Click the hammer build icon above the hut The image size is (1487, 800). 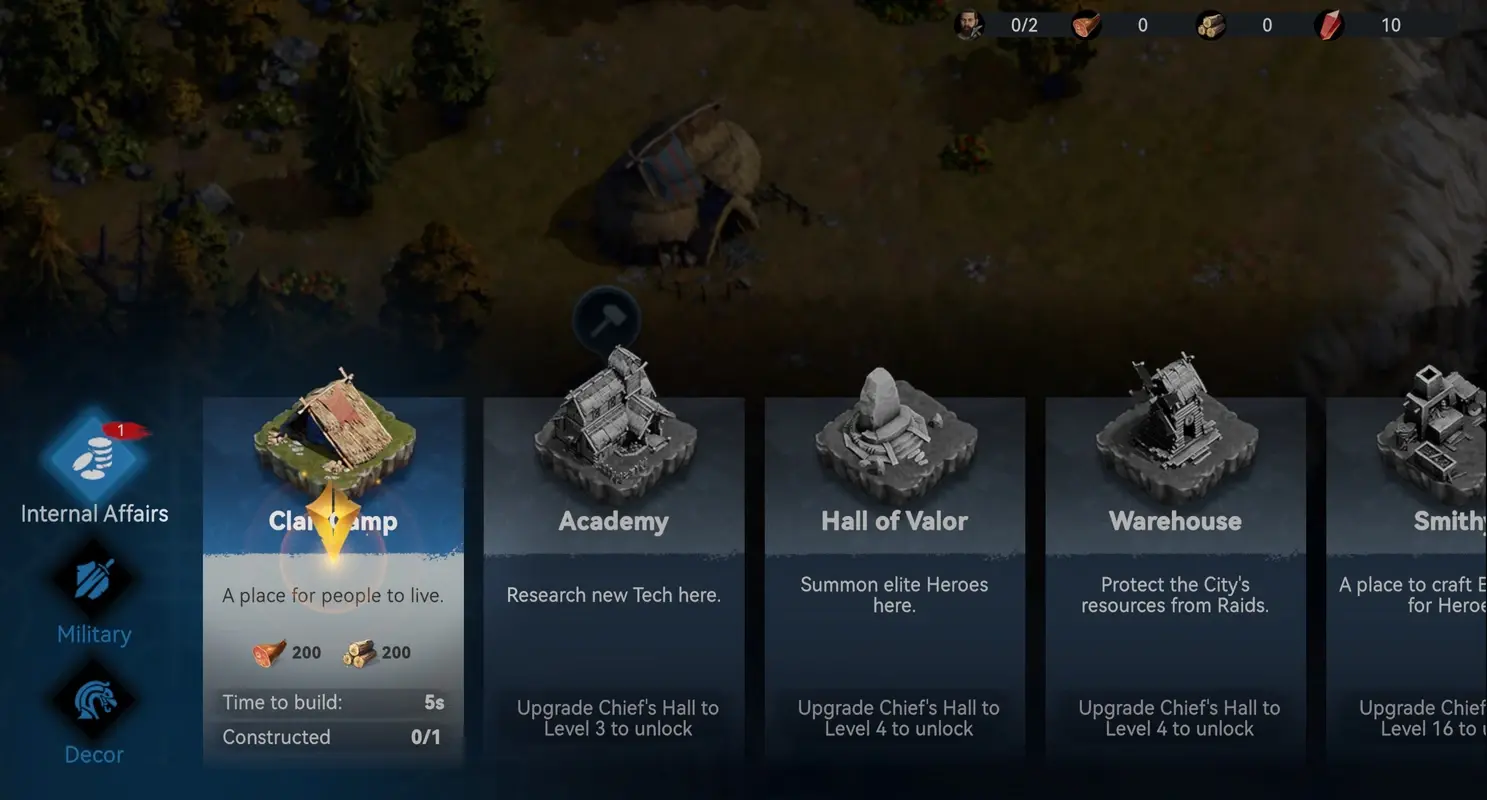(x=604, y=320)
